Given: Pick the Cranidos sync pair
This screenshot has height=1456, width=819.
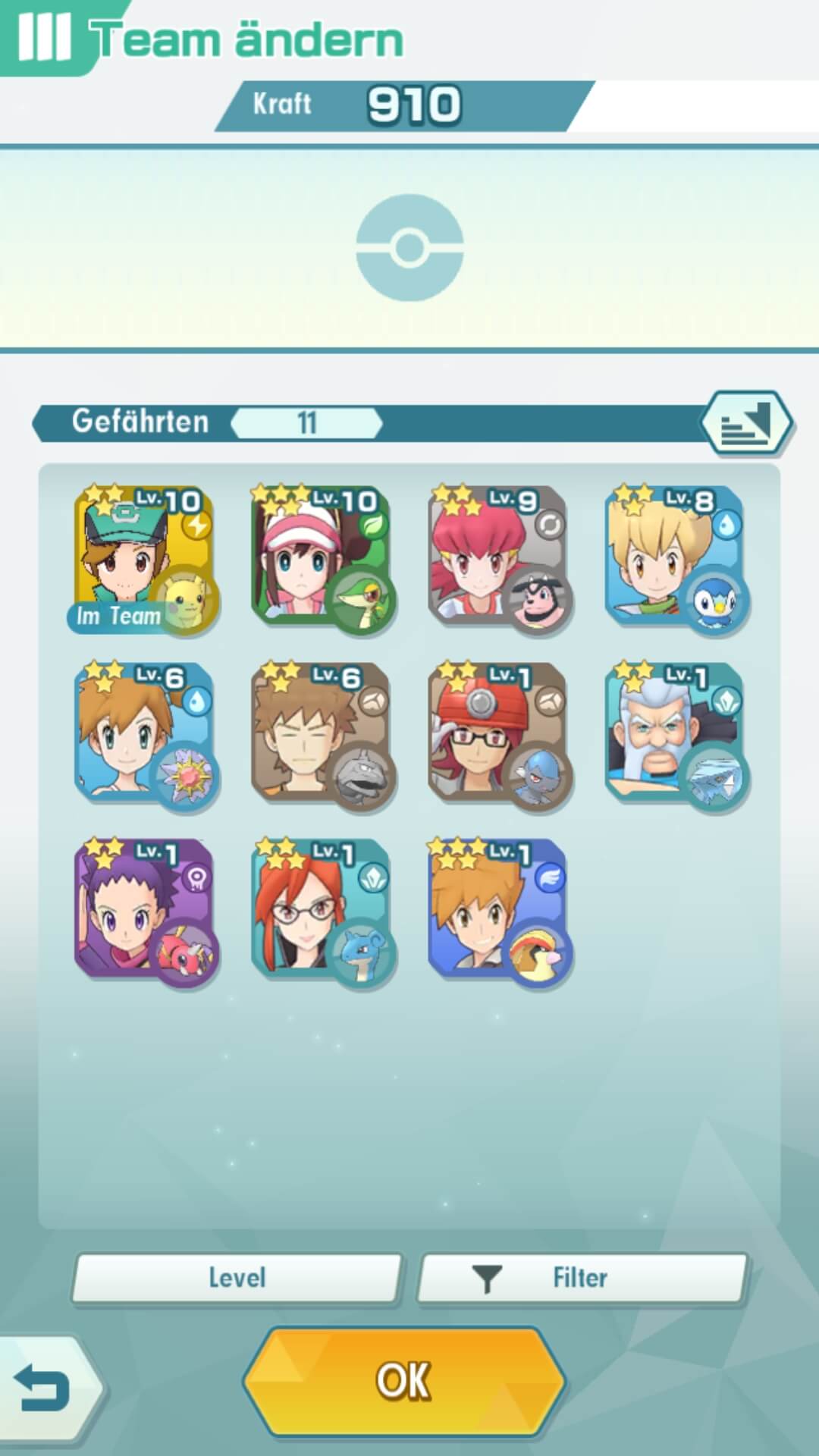Looking at the screenshot, I should [497, 734].
